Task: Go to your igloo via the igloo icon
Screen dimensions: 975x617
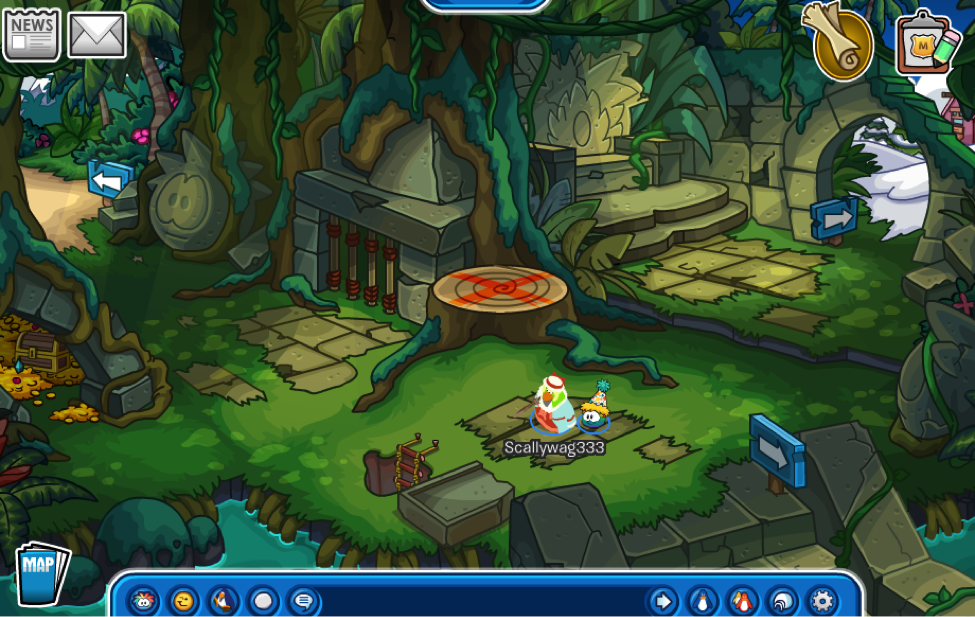Action: click(782, 601)
